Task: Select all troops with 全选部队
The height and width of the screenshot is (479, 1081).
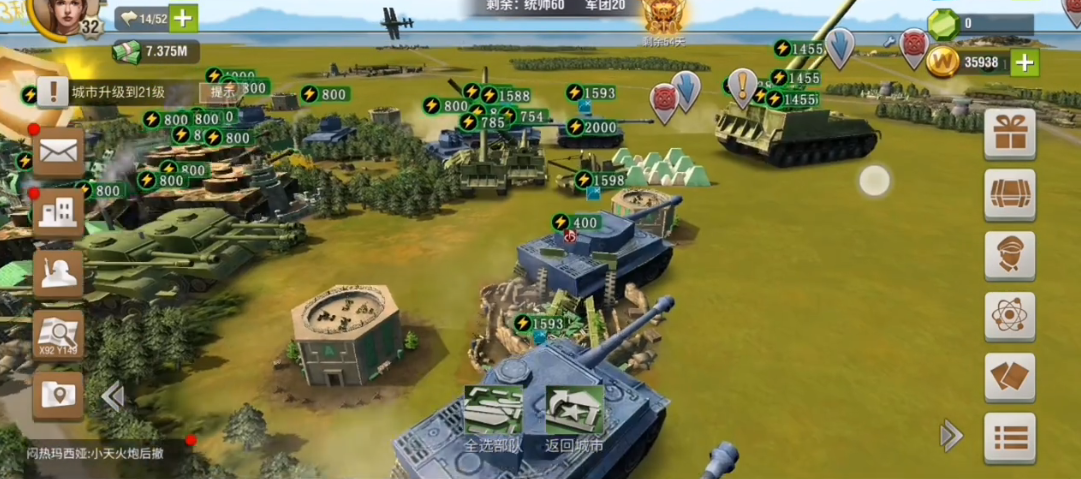Action: point(493,420)
